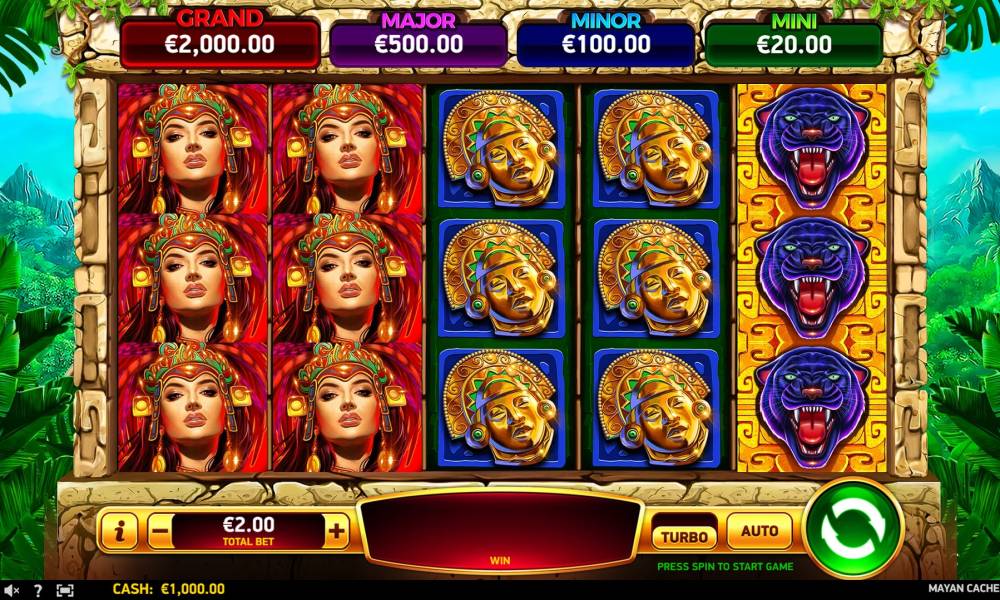Open help with the question mark icon
This screenshot has height=600, width=1000.
[x=38, y=590]
